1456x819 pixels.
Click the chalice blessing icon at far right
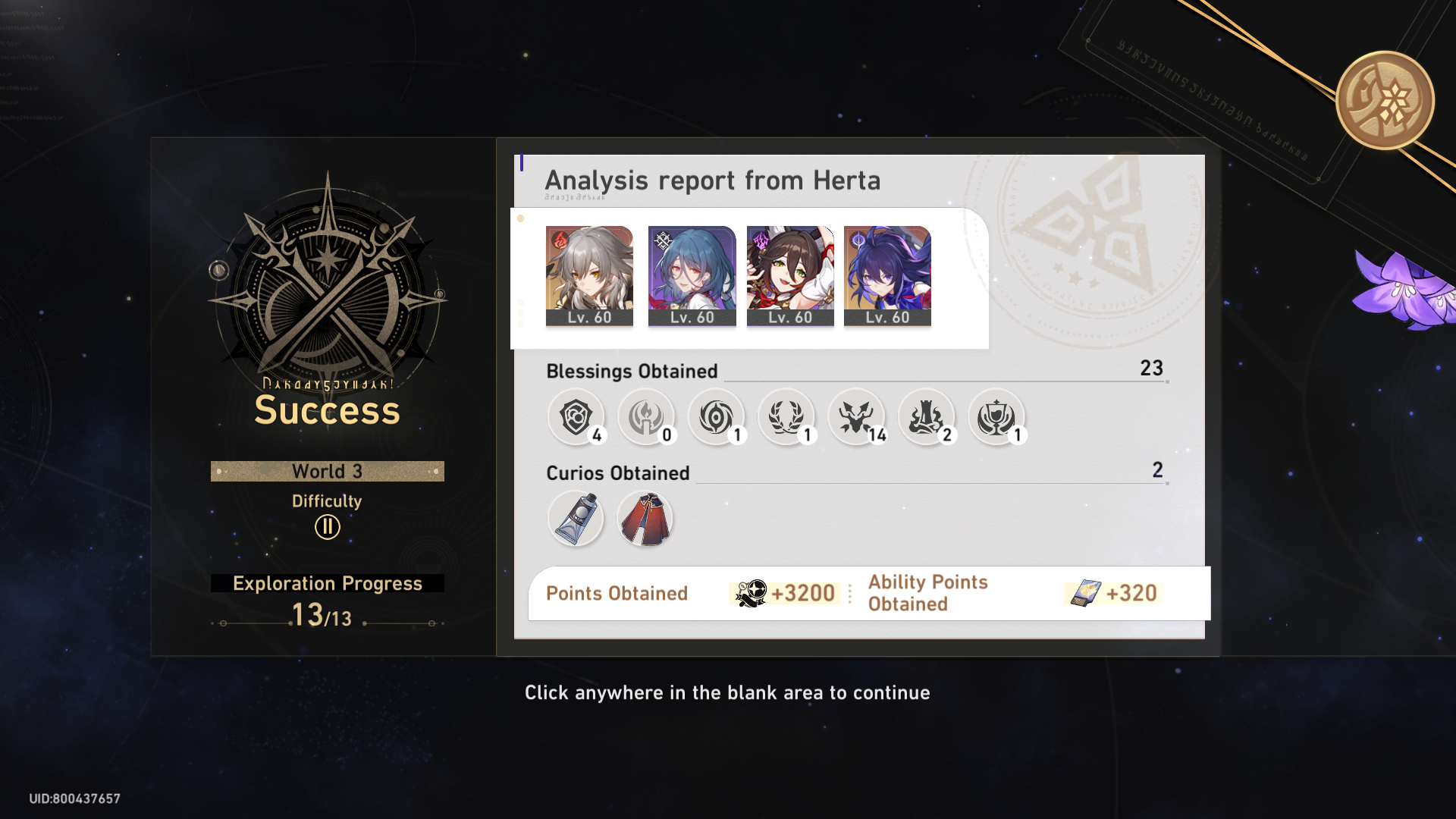(997, 417)
